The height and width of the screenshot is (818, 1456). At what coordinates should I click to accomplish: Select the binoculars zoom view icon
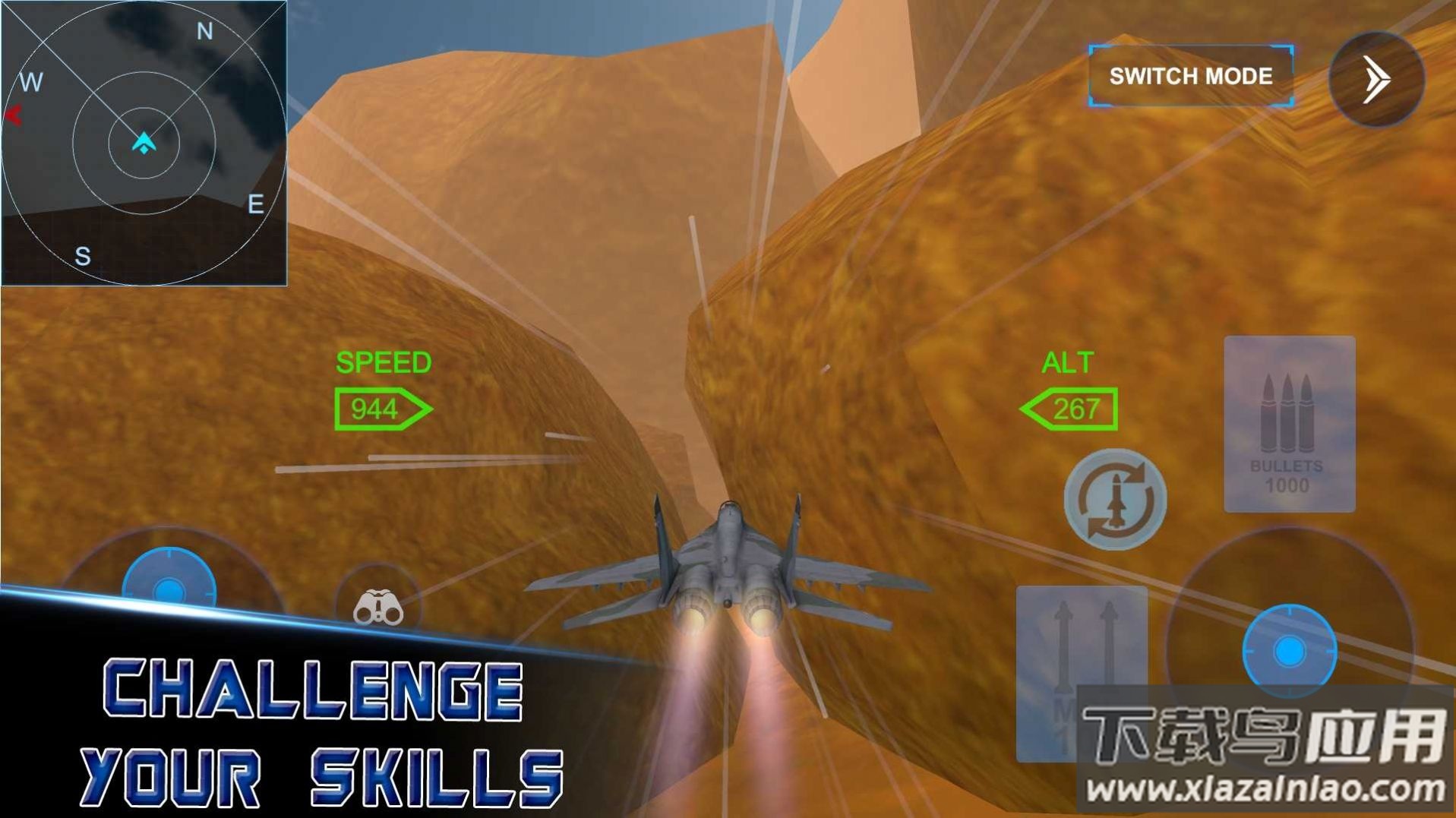coord(380,609)
